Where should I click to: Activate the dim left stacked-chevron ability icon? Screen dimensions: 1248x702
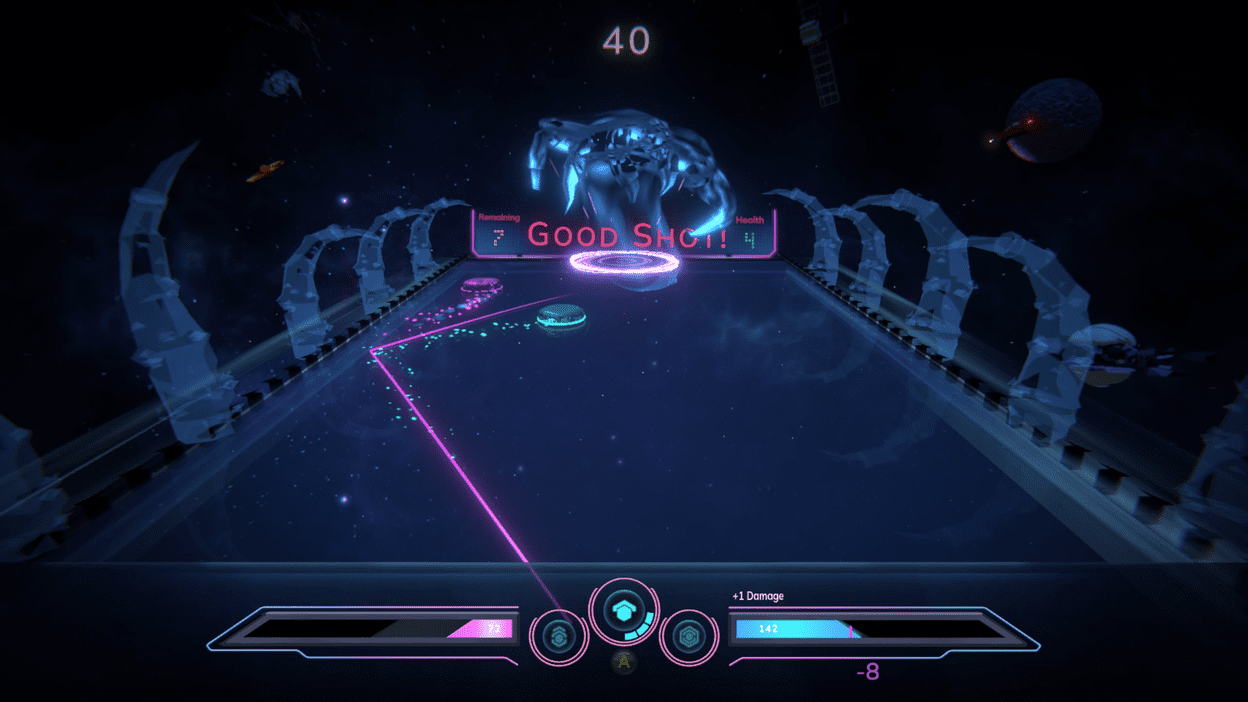click(558, 635)
